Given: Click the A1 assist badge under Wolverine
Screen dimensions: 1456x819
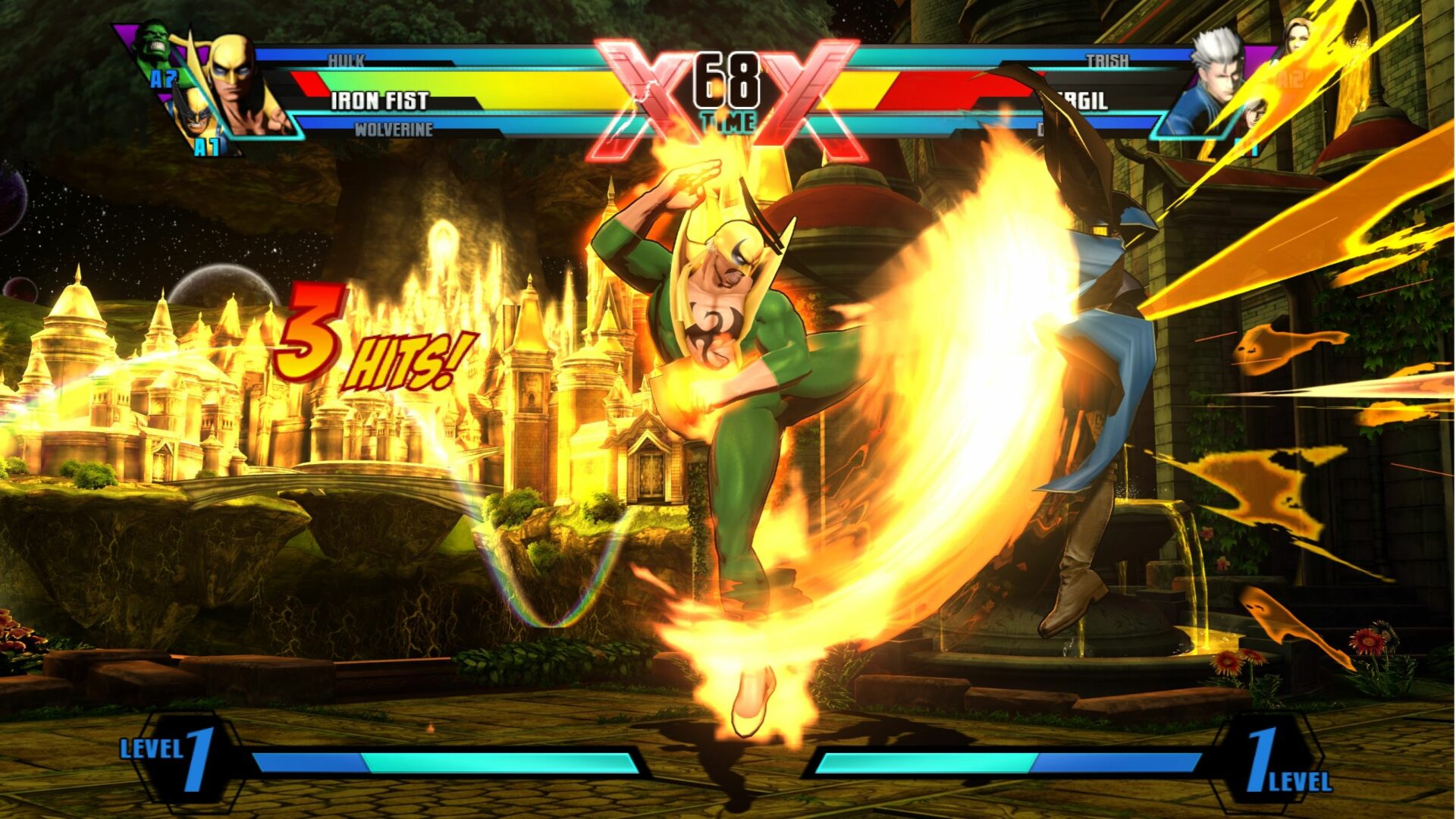Looking at the screenshot, I should (206, 144).
